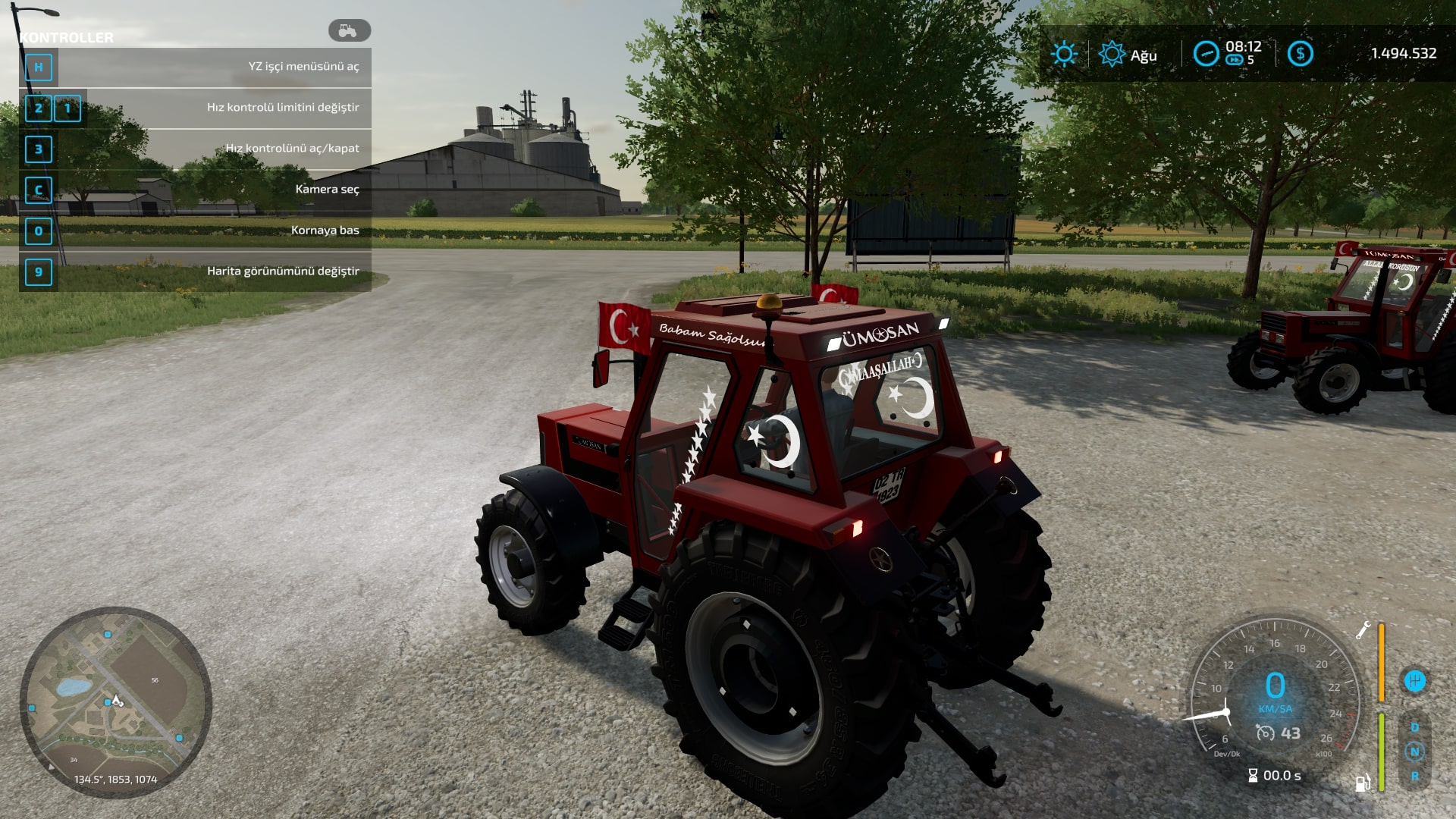Click the wrench damage icon
The image size is (1456, 819).
[x=1363, y=630]
